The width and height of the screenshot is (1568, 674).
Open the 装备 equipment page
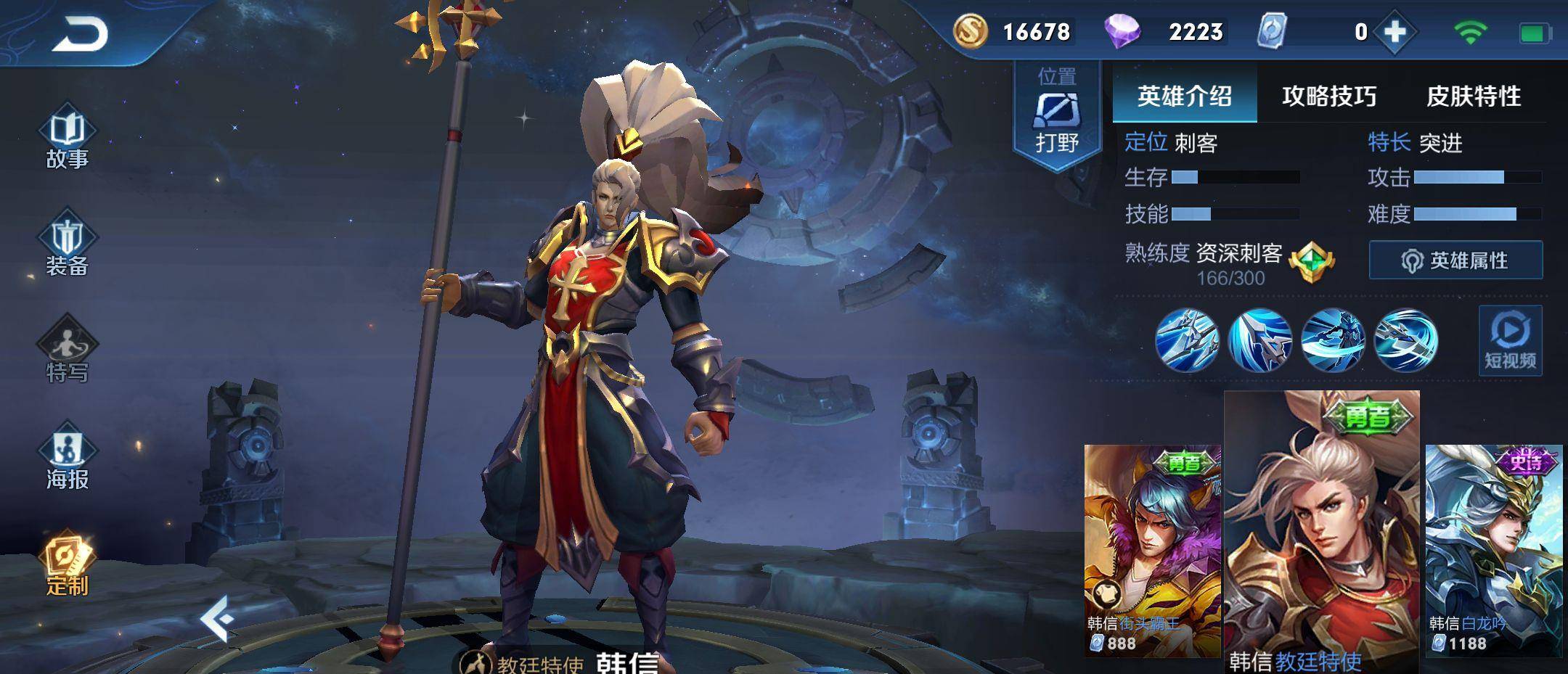pyautogui.click(x=67, y=247)
